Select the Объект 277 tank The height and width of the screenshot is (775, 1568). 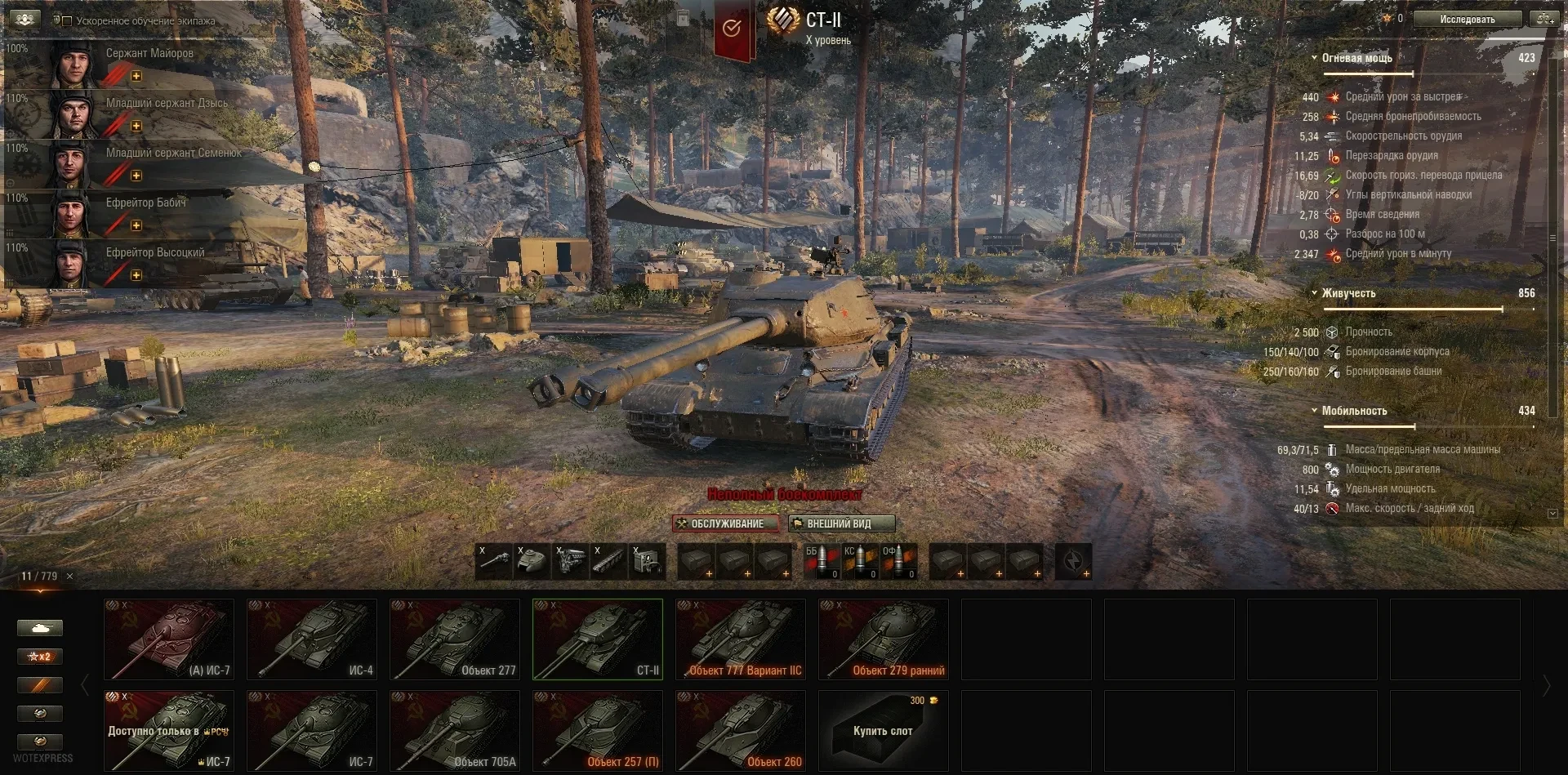coord(455,639)
